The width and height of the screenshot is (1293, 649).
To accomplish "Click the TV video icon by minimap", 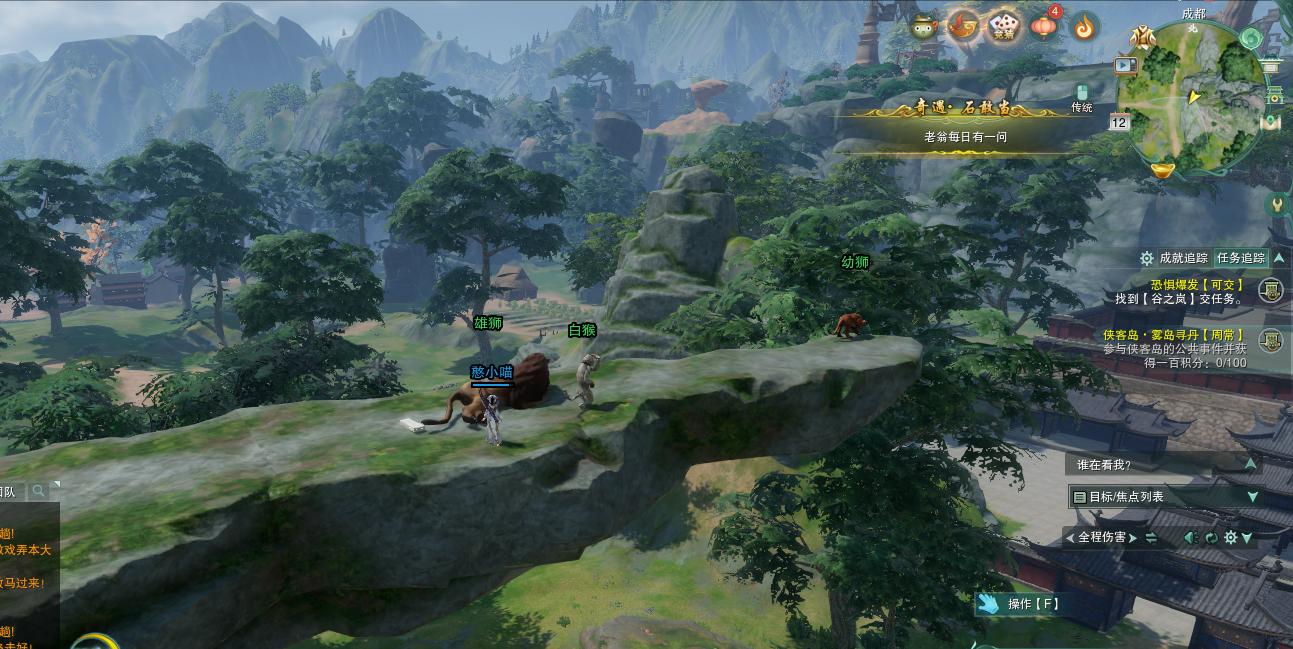I will 1126,65.
